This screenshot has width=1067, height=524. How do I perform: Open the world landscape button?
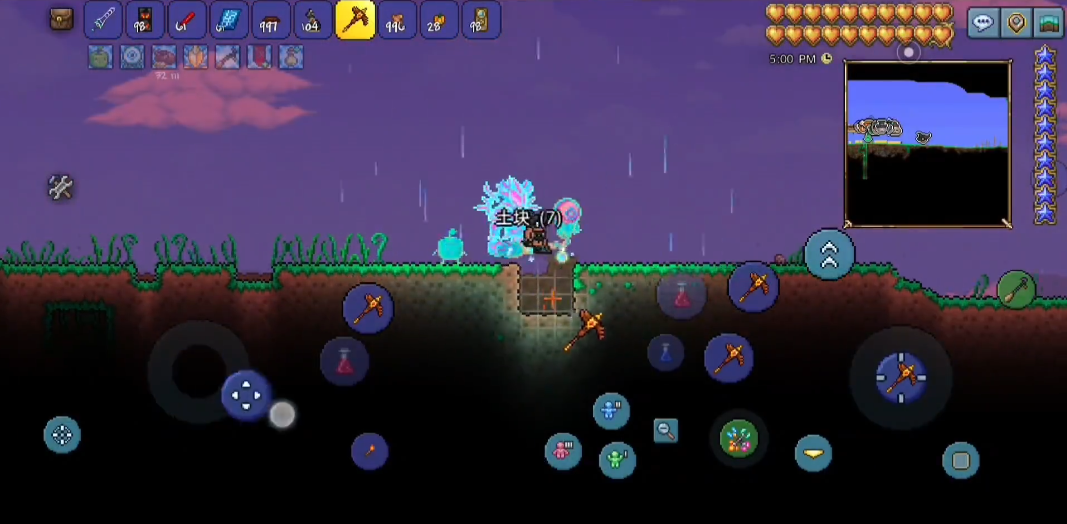pos(1048,23)
